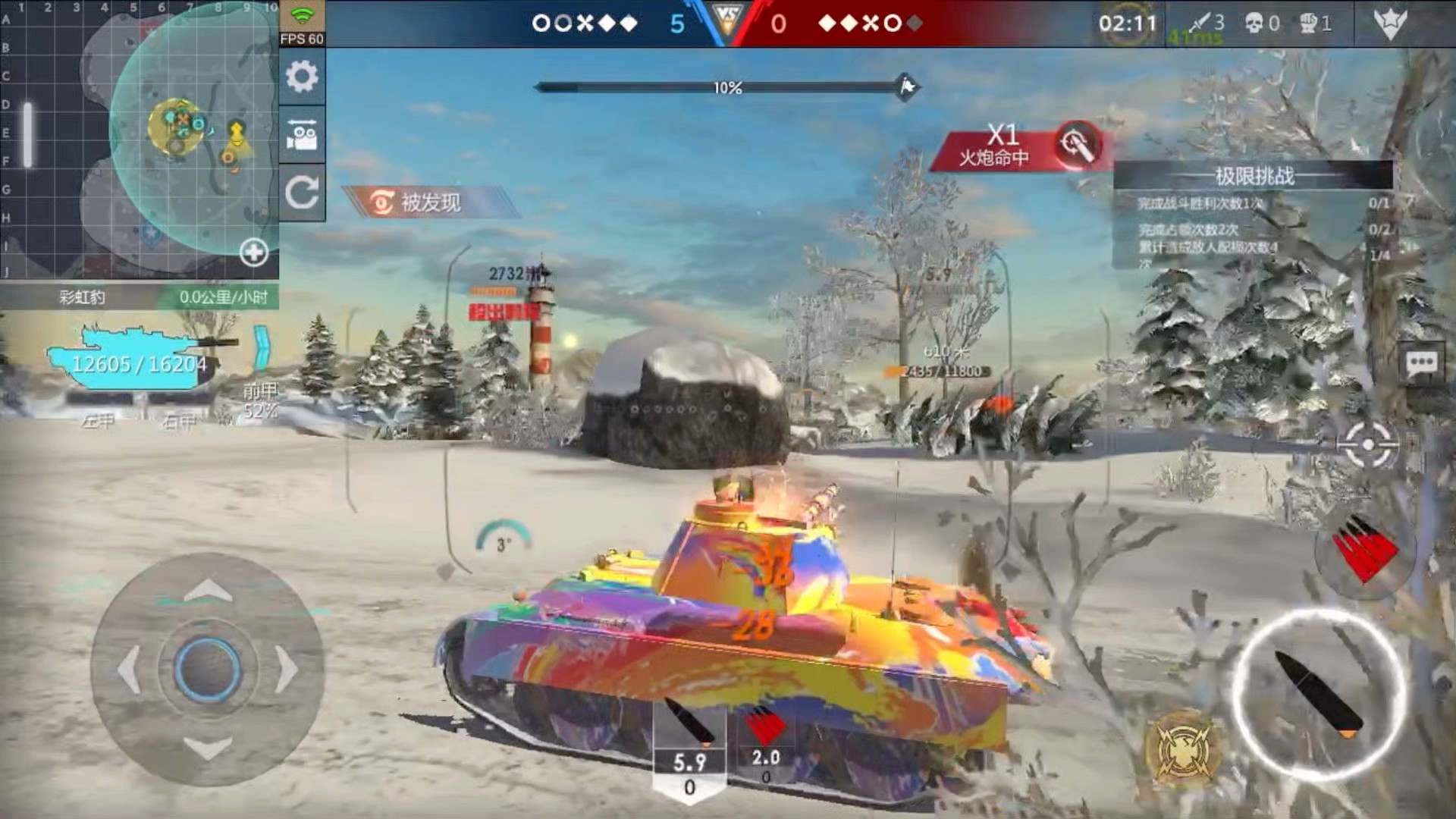Turn right with the right arrow
This screenshot has width=1456, height=819.
[288, 670]
